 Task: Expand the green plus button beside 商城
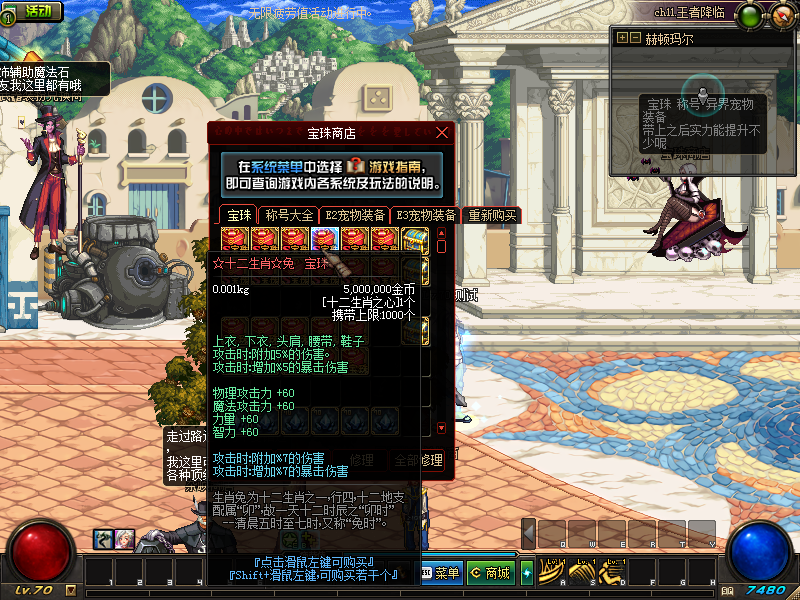pos(527,573)
